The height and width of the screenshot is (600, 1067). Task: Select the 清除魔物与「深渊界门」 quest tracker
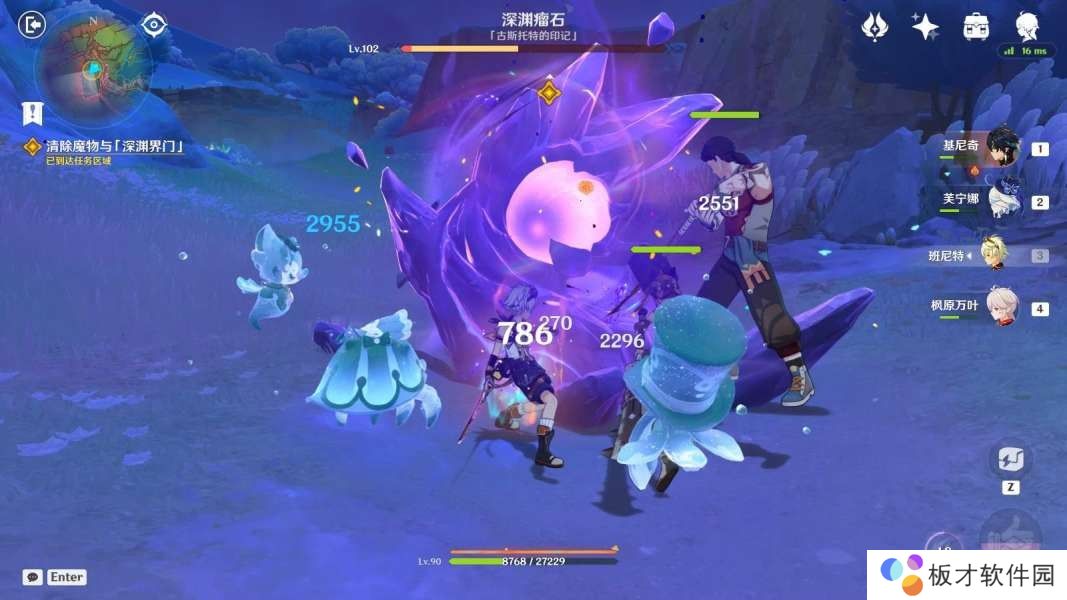[113, 147]
